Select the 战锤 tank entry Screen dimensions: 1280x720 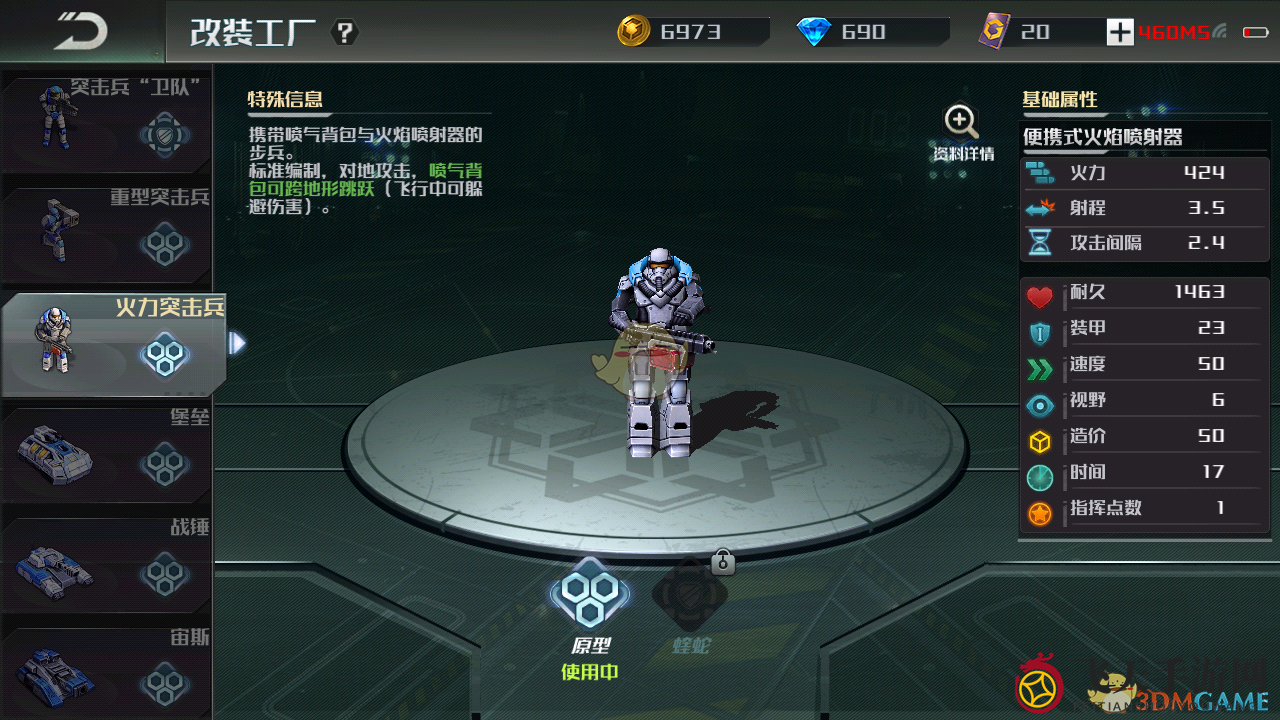(x=106, y=564)
